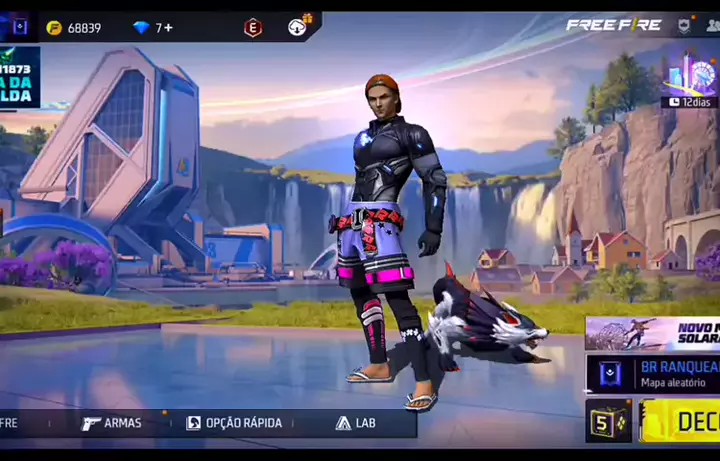Open the player profile banner icon
Screen dimensions: 720x461
[x=18, y=26]
